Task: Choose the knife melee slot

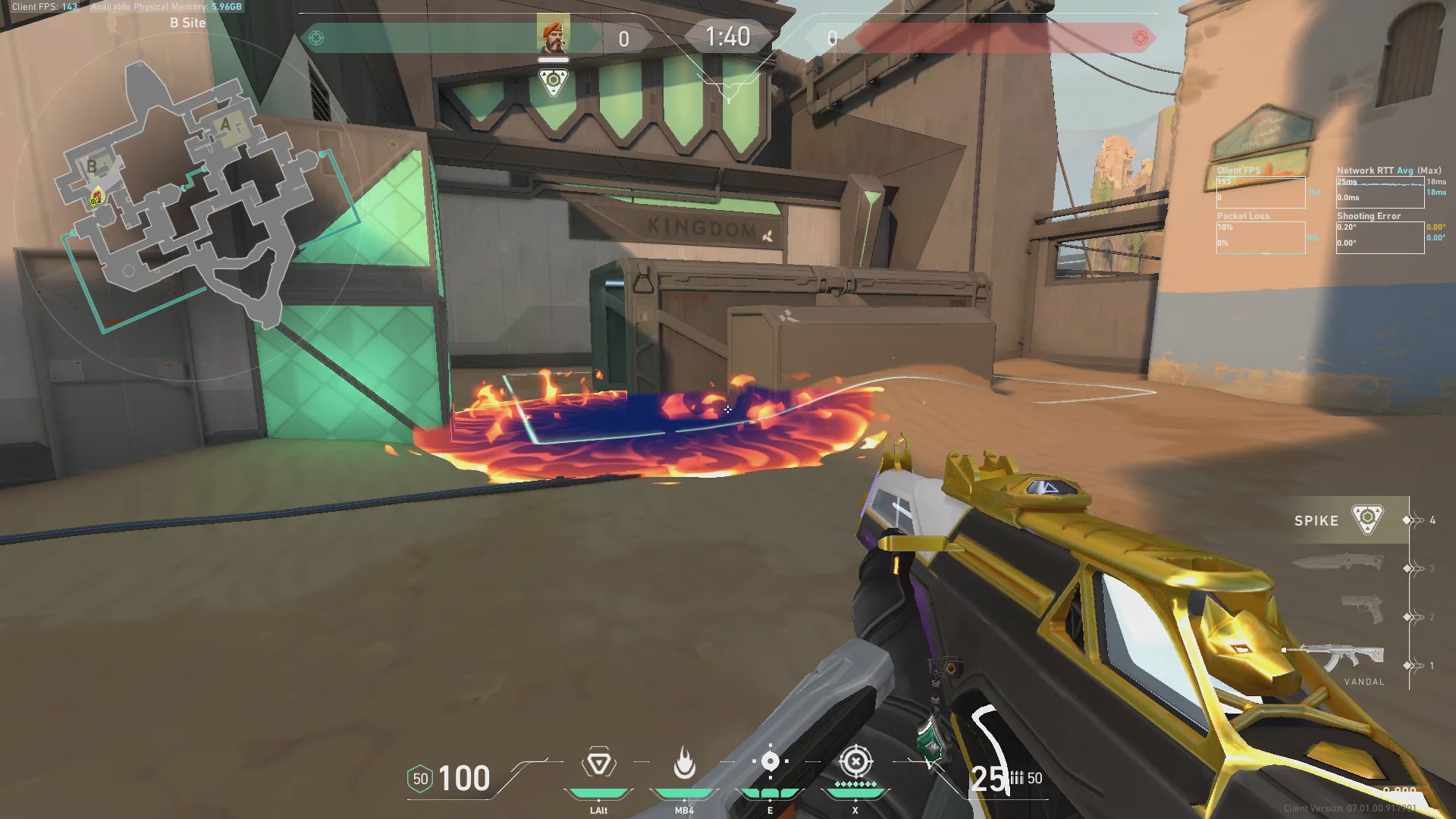Action: tap(1338, 562)
